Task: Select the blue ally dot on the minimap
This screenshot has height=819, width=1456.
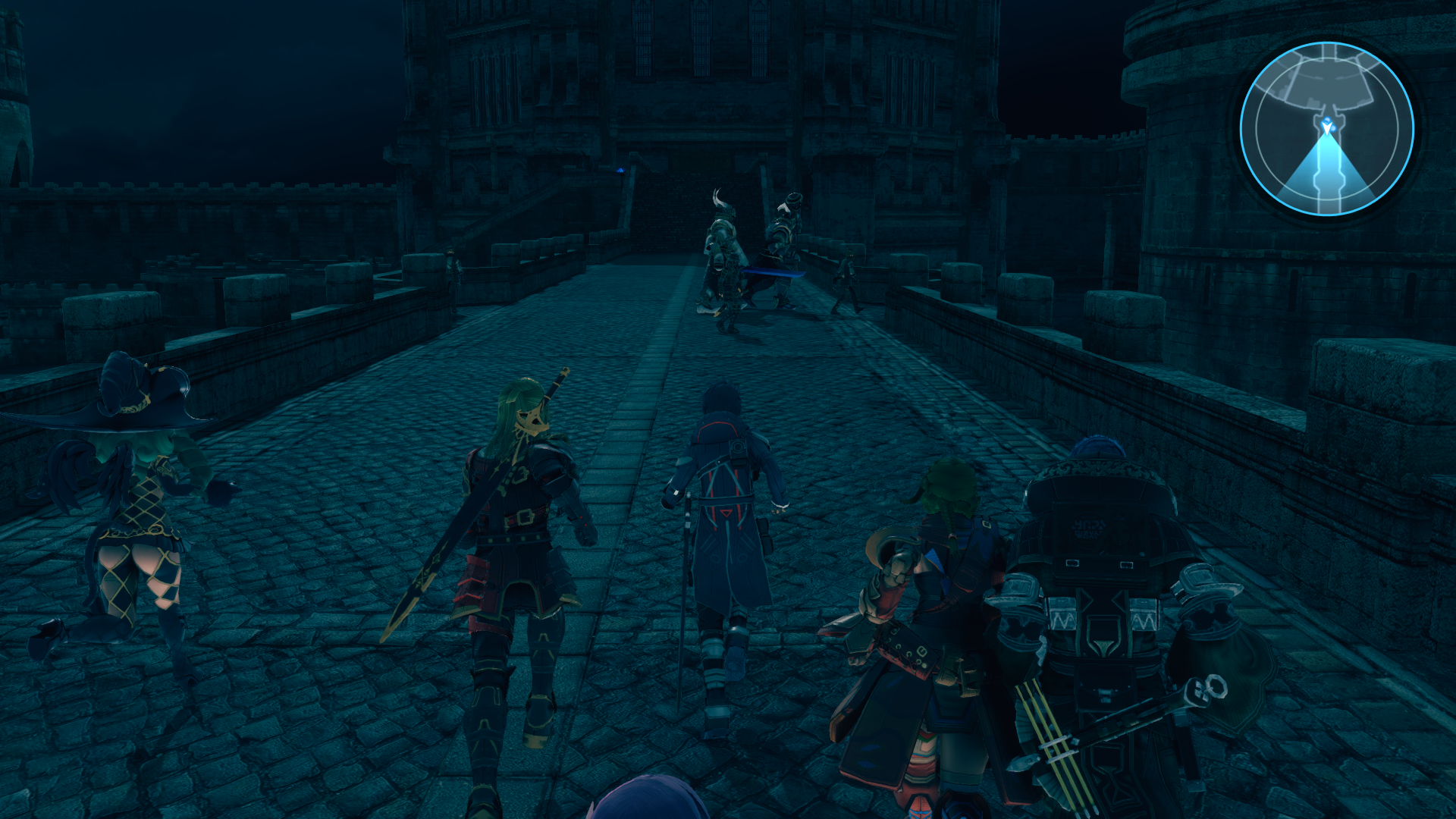Action: point(1327,120)
